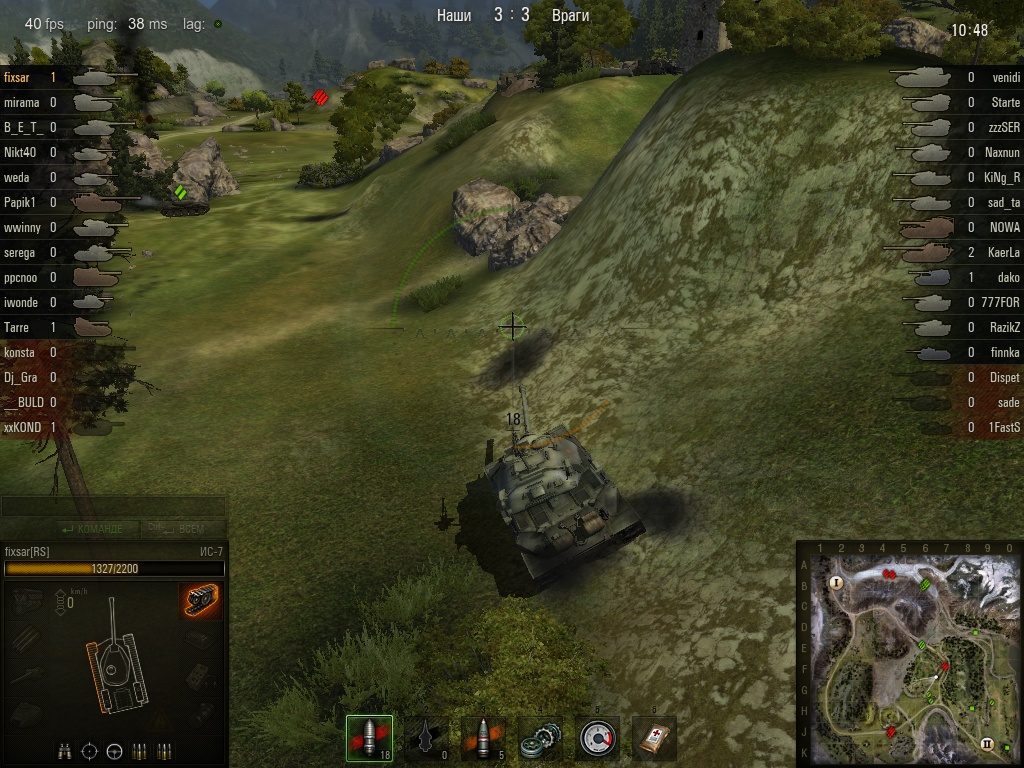This screenshot has height=768, width=1024.
Task: Click the engine module status icon
Action: (x=26, y=601)
